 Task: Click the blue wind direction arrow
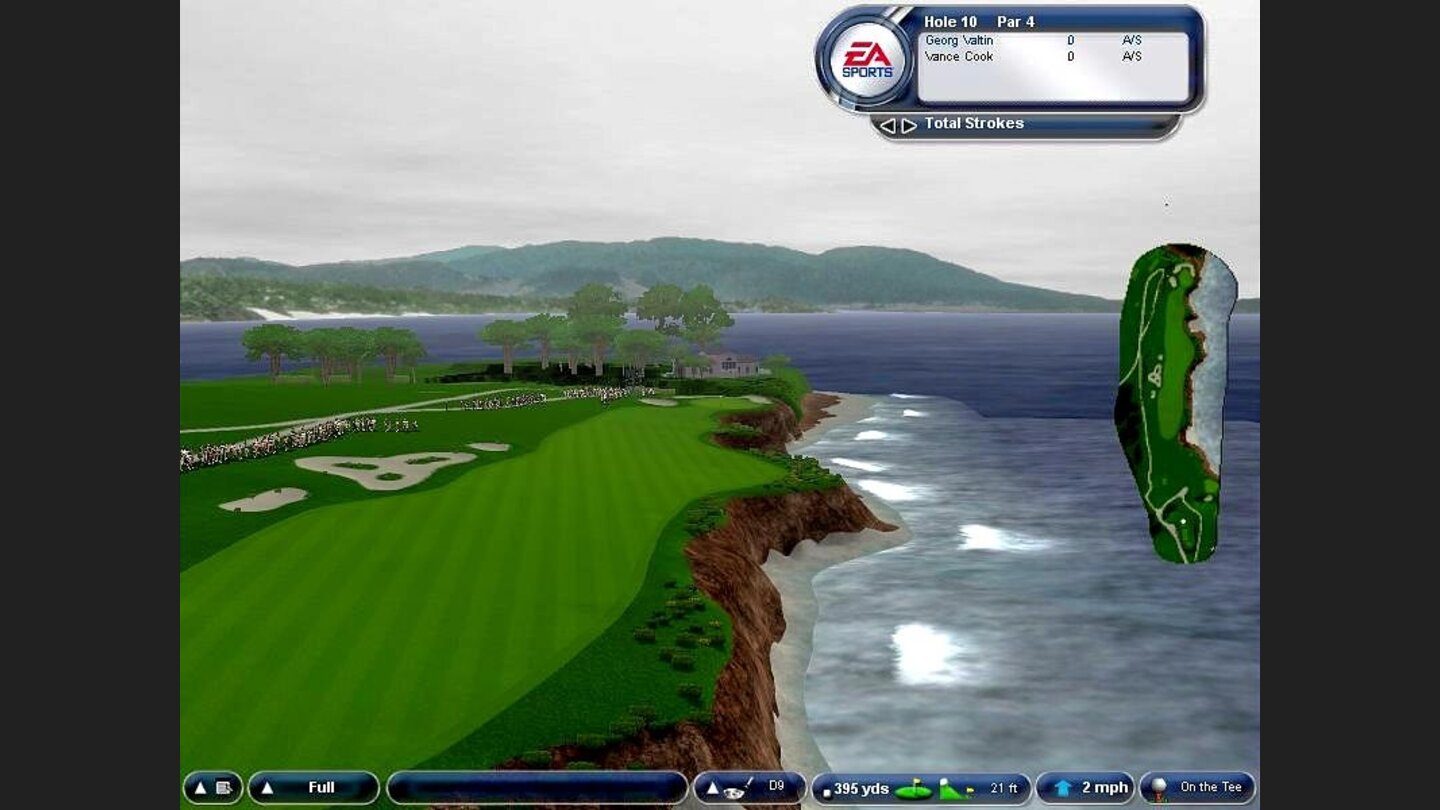(1063, 788)
